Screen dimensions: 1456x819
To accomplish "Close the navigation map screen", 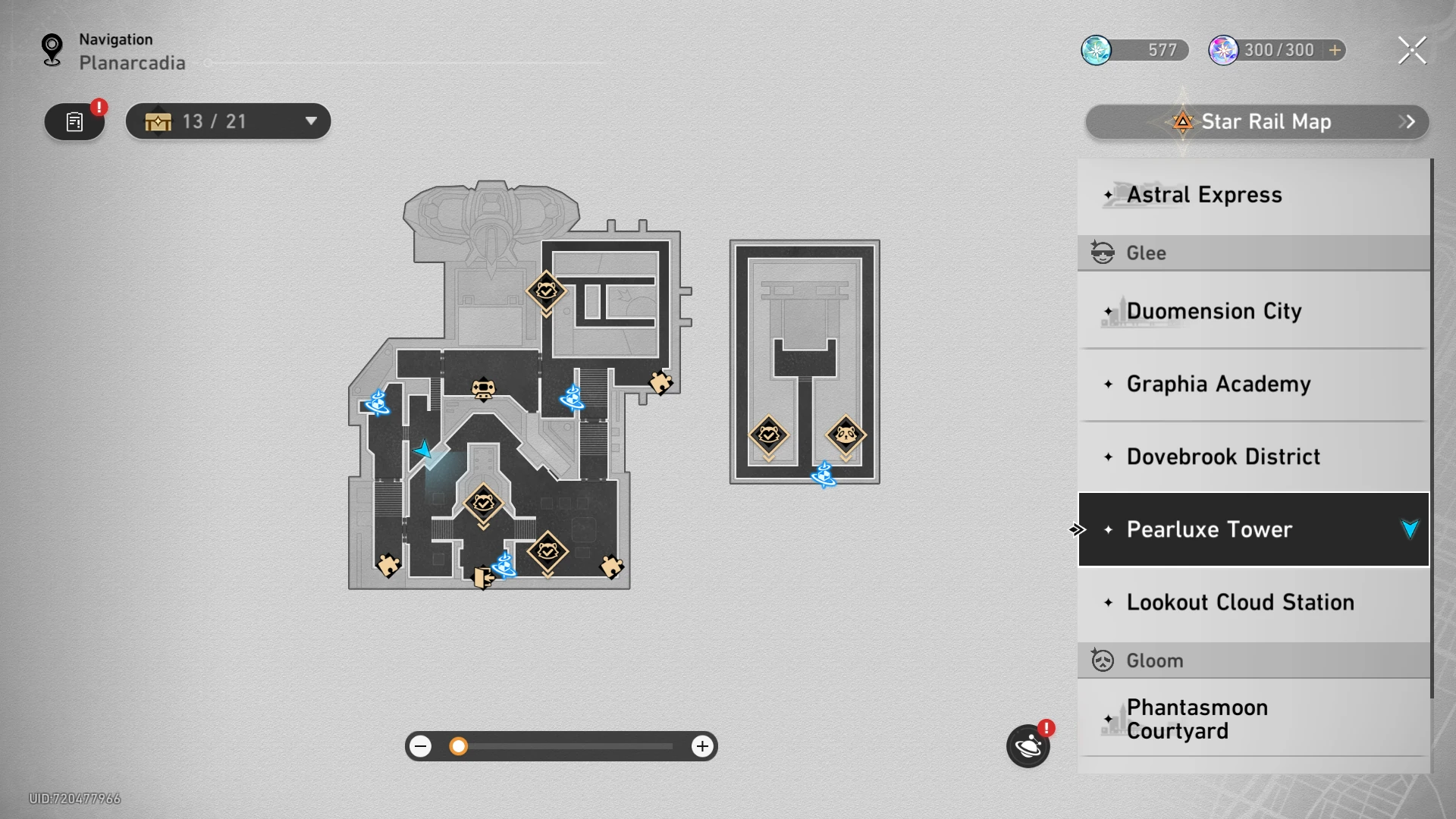I will tap(1411, 51).
